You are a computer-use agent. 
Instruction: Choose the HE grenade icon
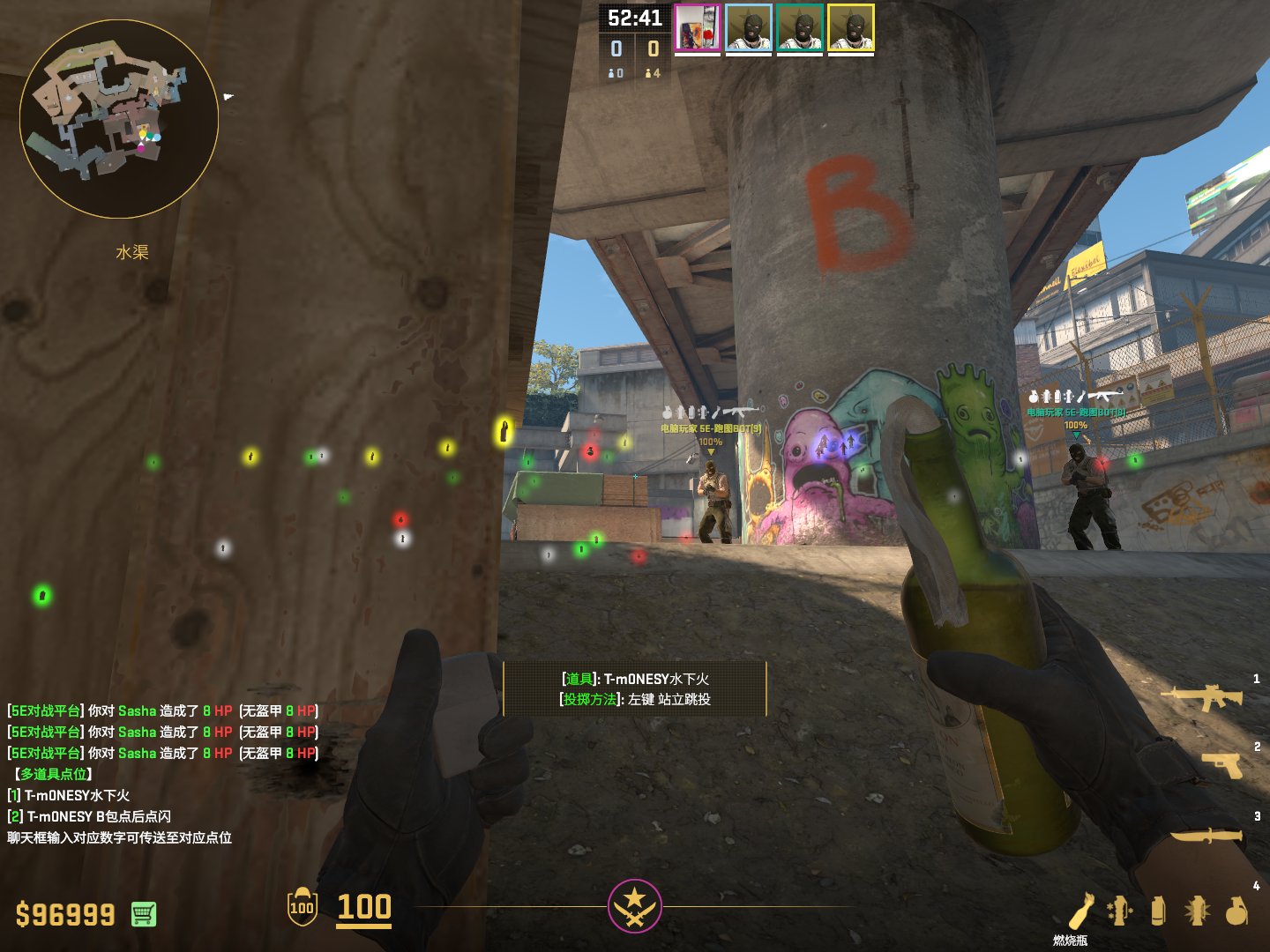tap(1236, 911)
